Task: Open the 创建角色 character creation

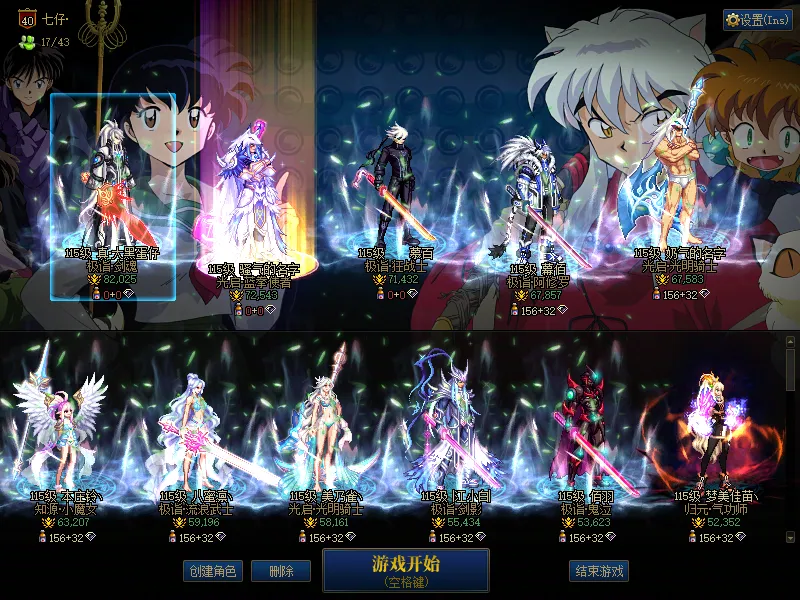Action: tap(213, 571)
